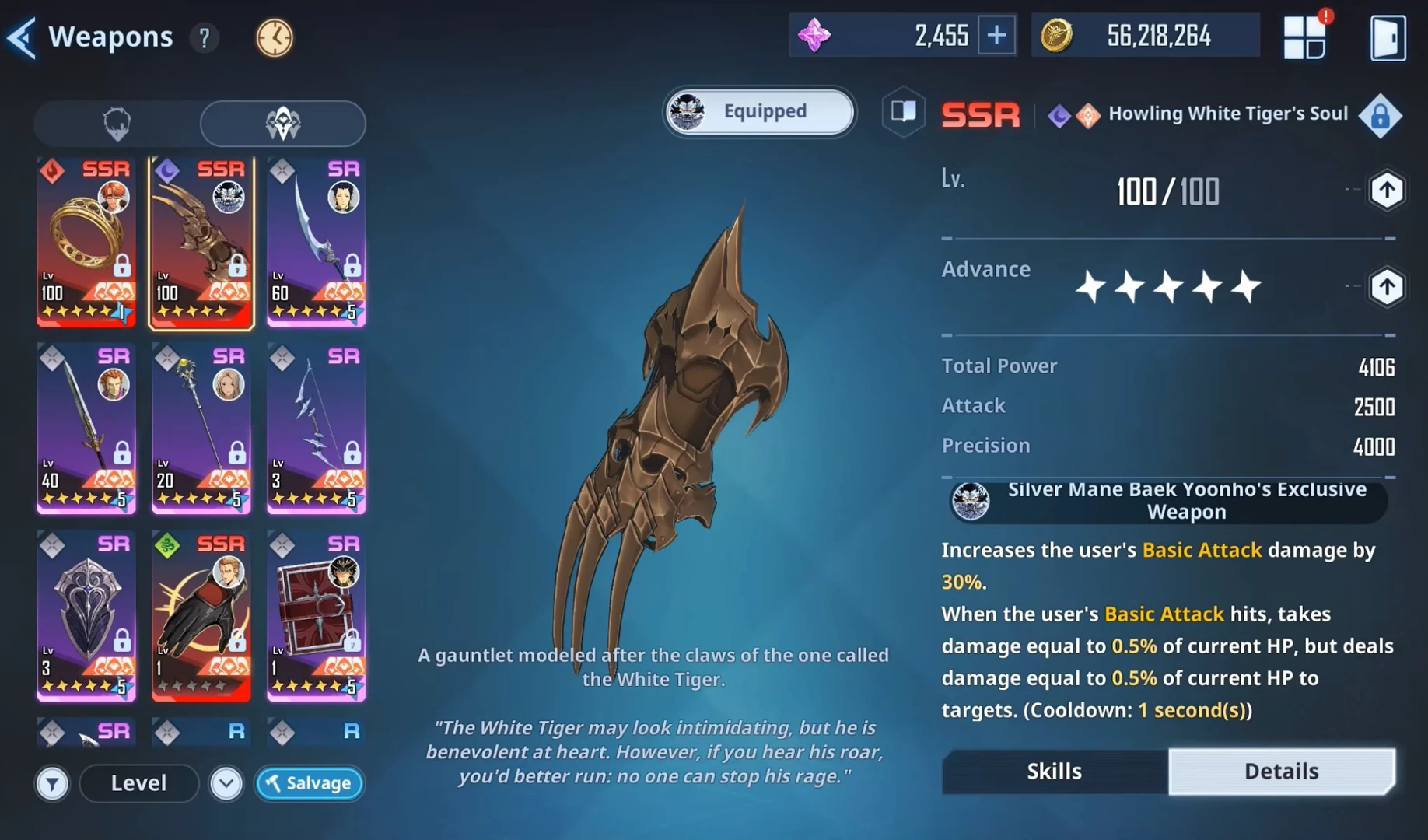Open the grid menu icon with alert

(x=1304, y=37)
